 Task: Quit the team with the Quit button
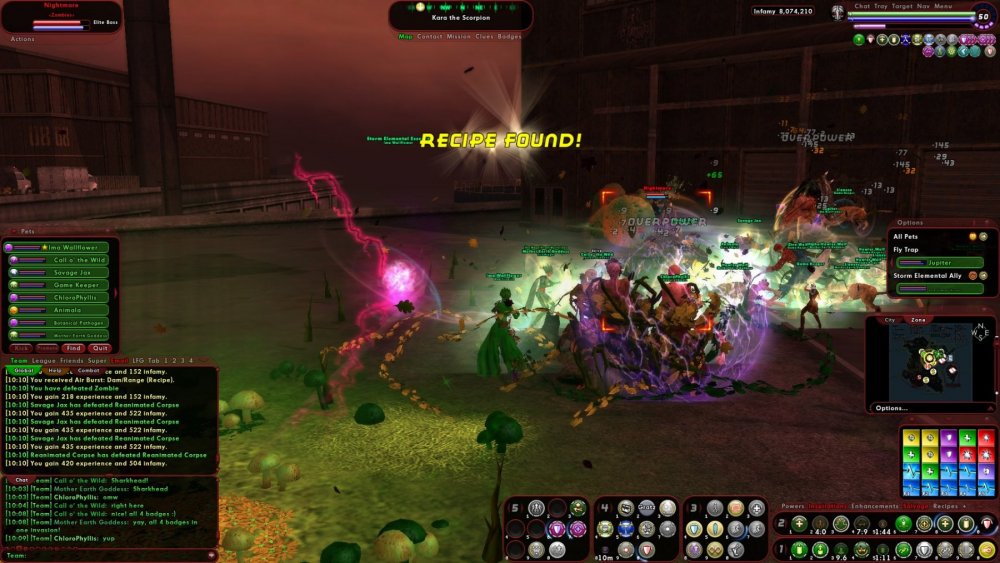pos(99,348)
